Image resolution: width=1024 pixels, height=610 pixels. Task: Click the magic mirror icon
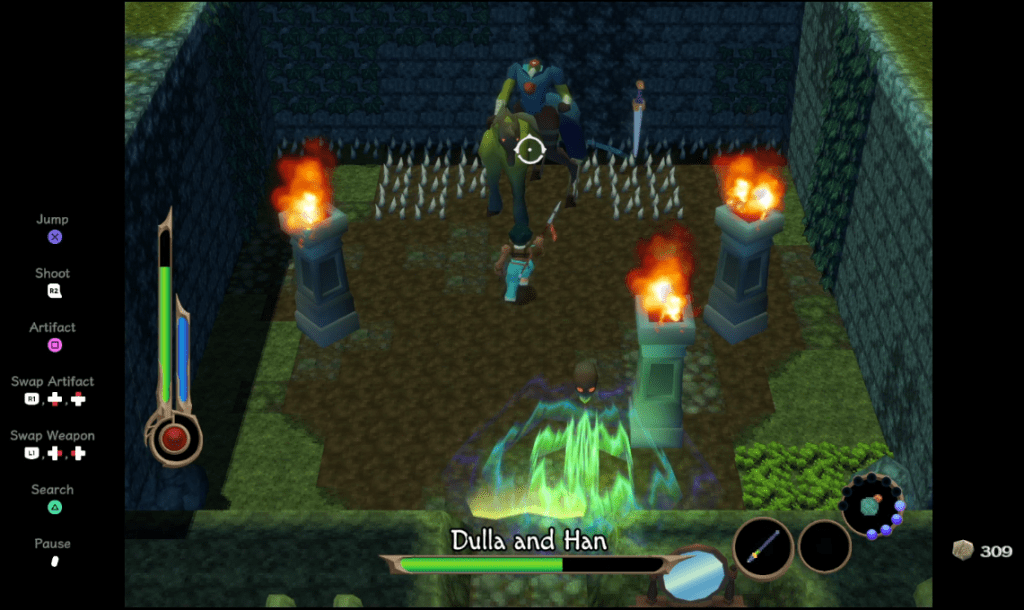(x=695, y=576)
